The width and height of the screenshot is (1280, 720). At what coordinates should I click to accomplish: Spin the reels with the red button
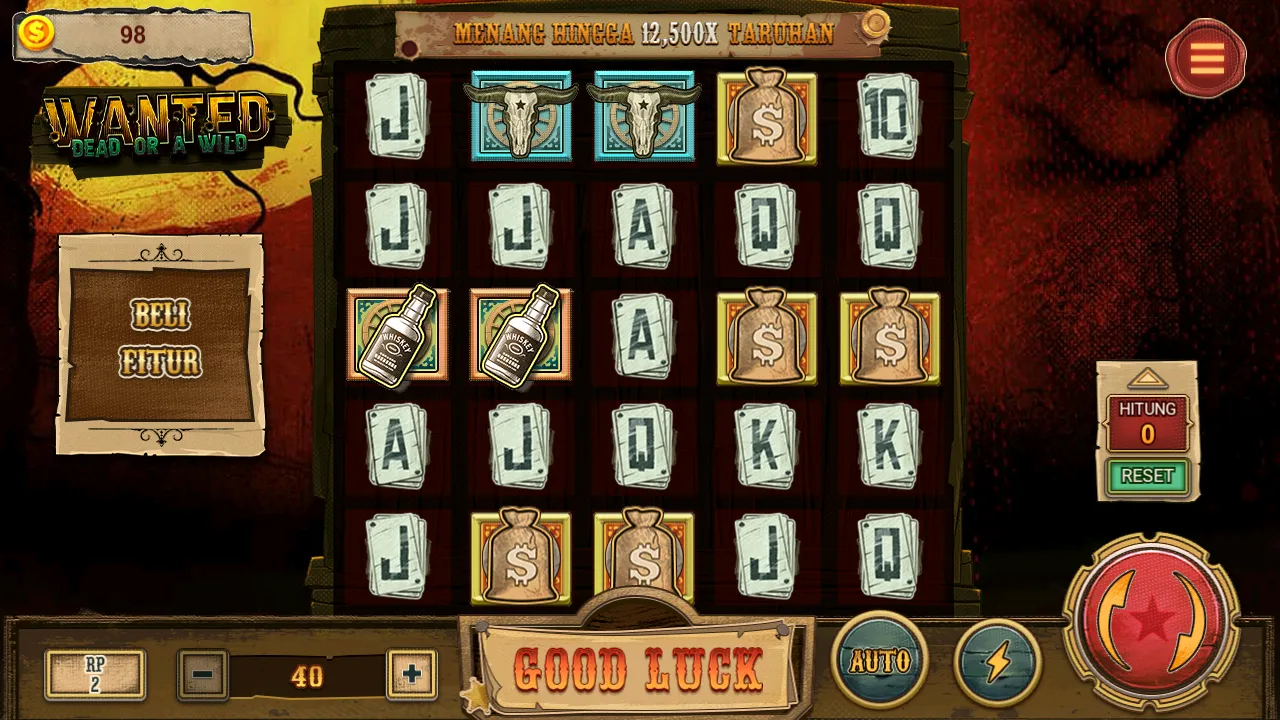1151,621
